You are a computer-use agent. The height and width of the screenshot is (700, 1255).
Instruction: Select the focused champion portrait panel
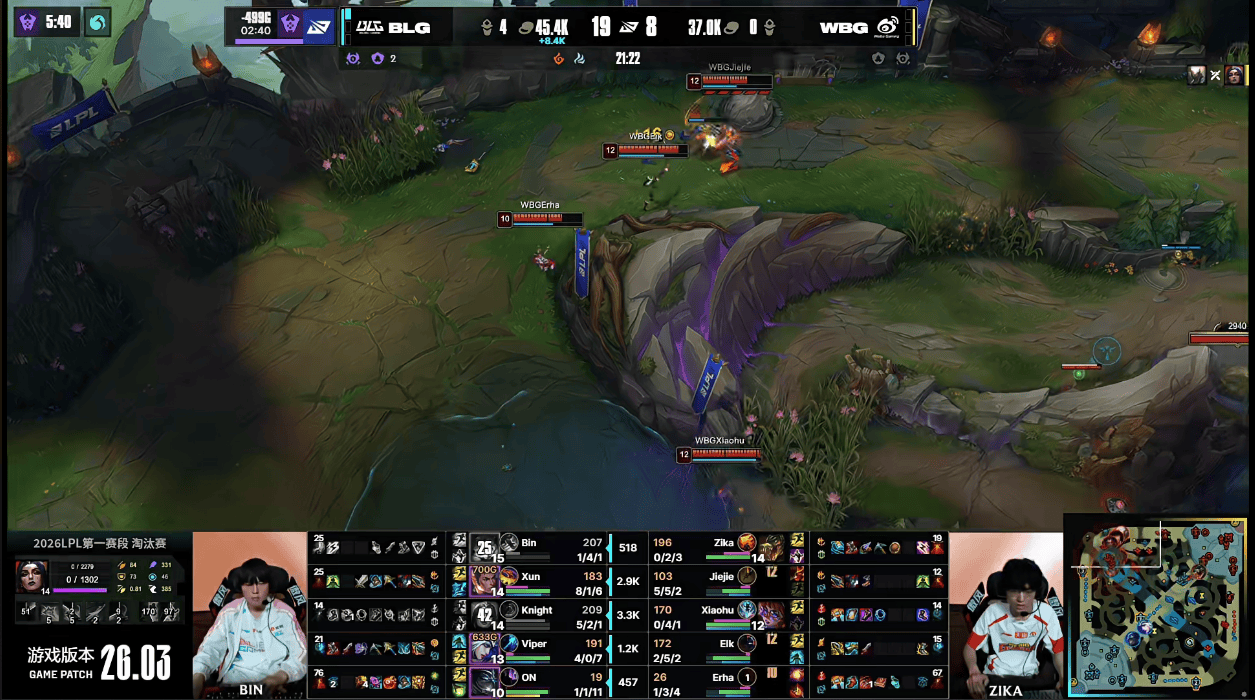coord(32,576)
